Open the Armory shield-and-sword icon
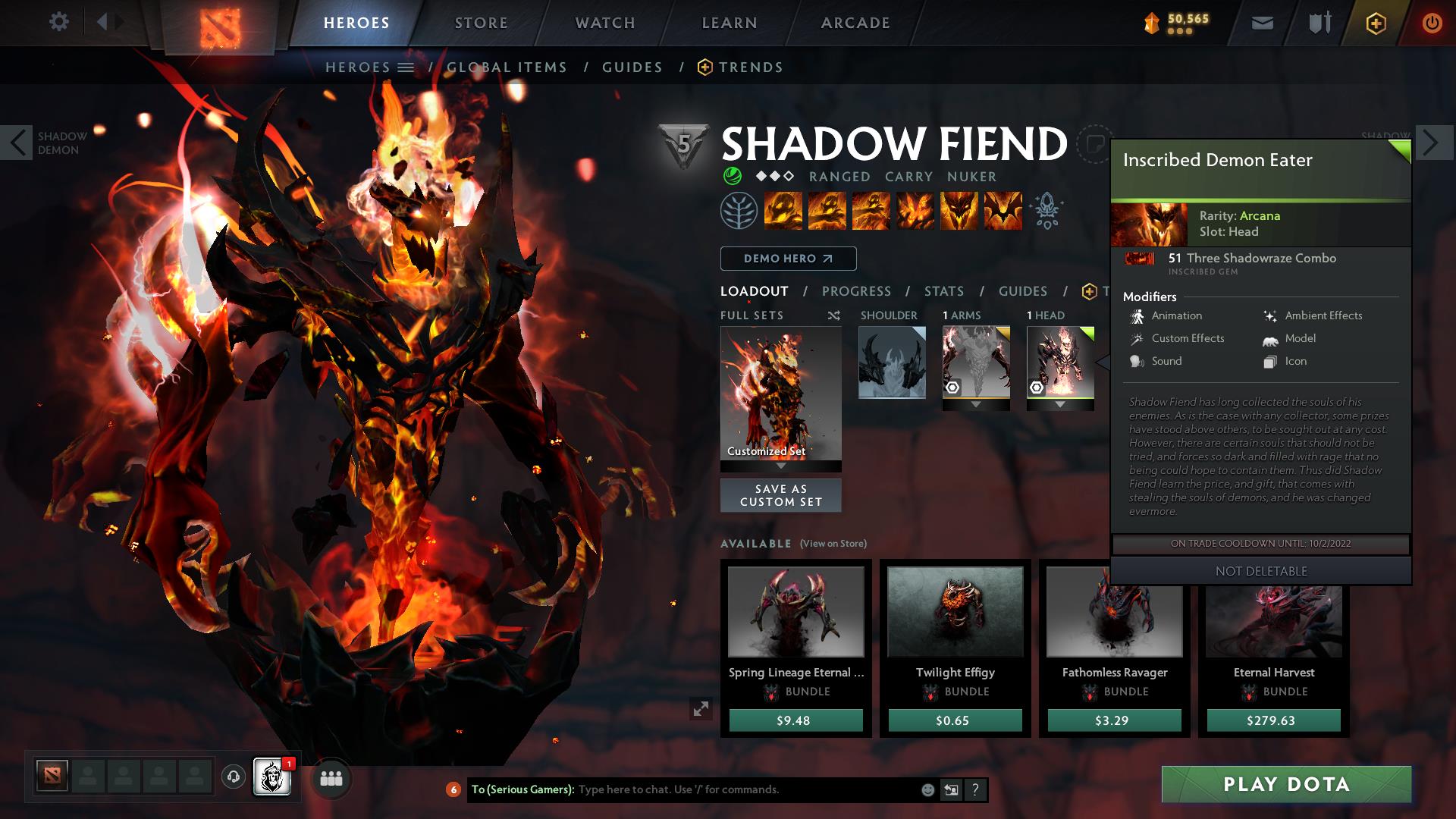The height and width of the screenshot is (819, 1456). tap(1319, 22)
